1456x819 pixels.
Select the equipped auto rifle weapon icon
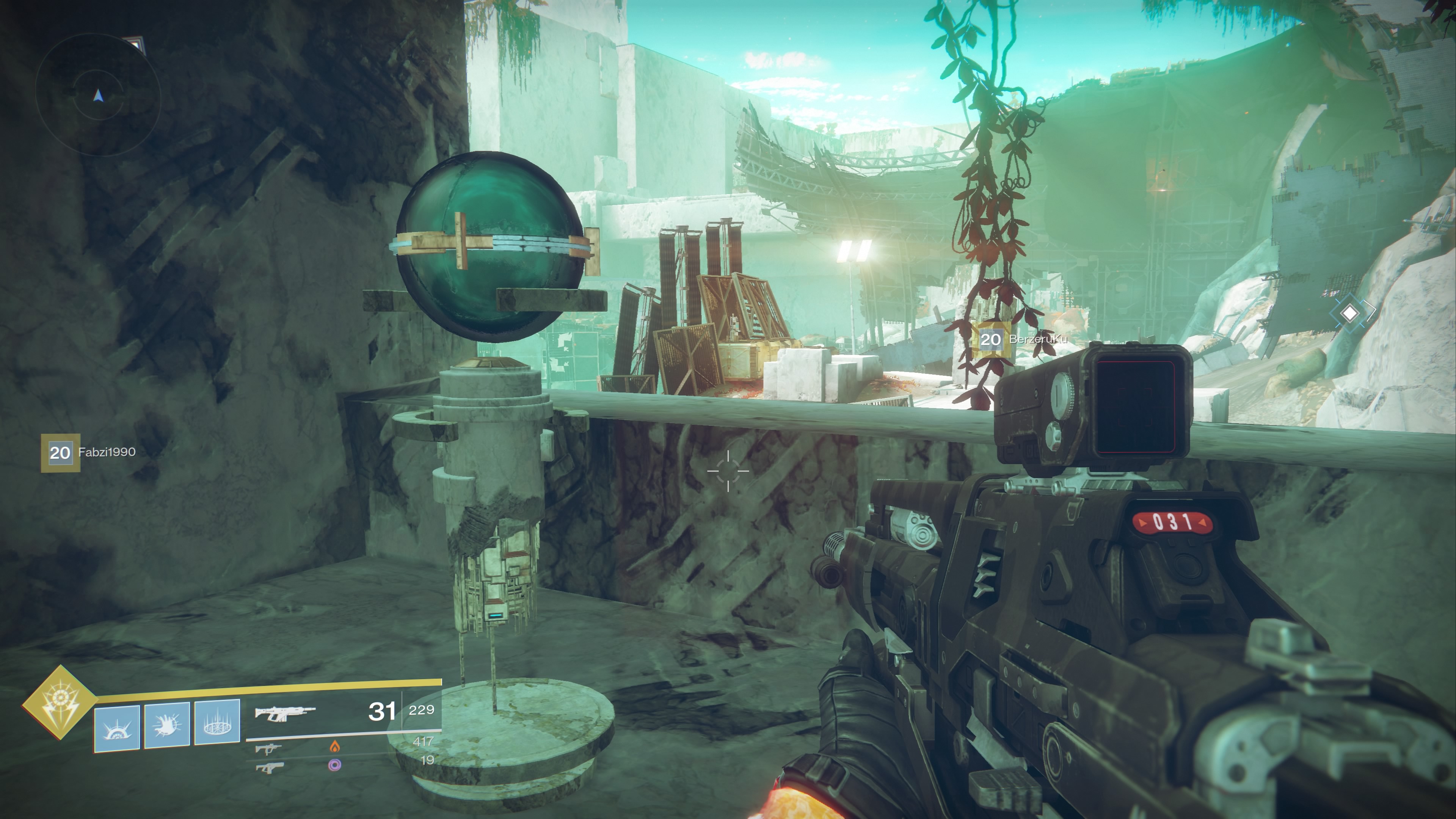[284, 713]
